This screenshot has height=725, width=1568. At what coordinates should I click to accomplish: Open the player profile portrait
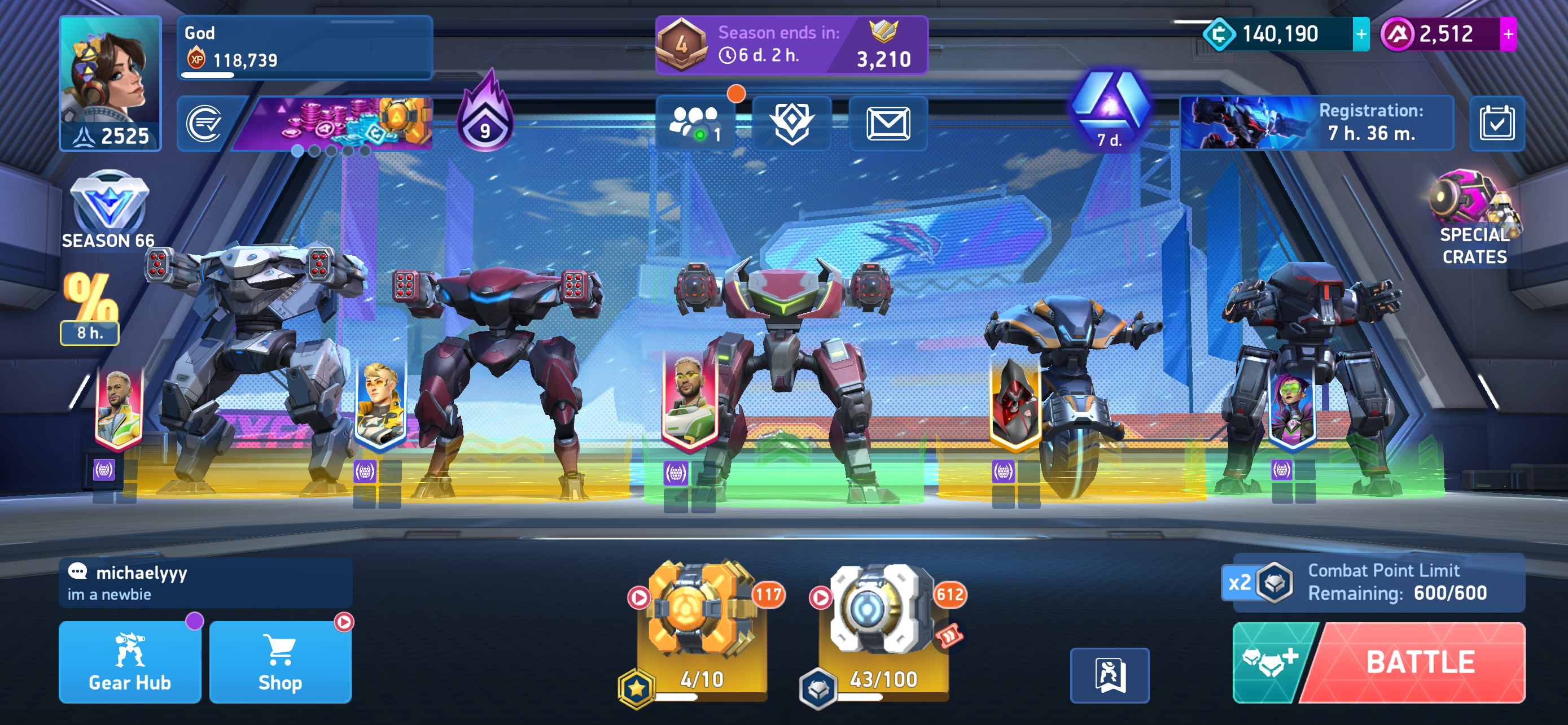[110, 83]
